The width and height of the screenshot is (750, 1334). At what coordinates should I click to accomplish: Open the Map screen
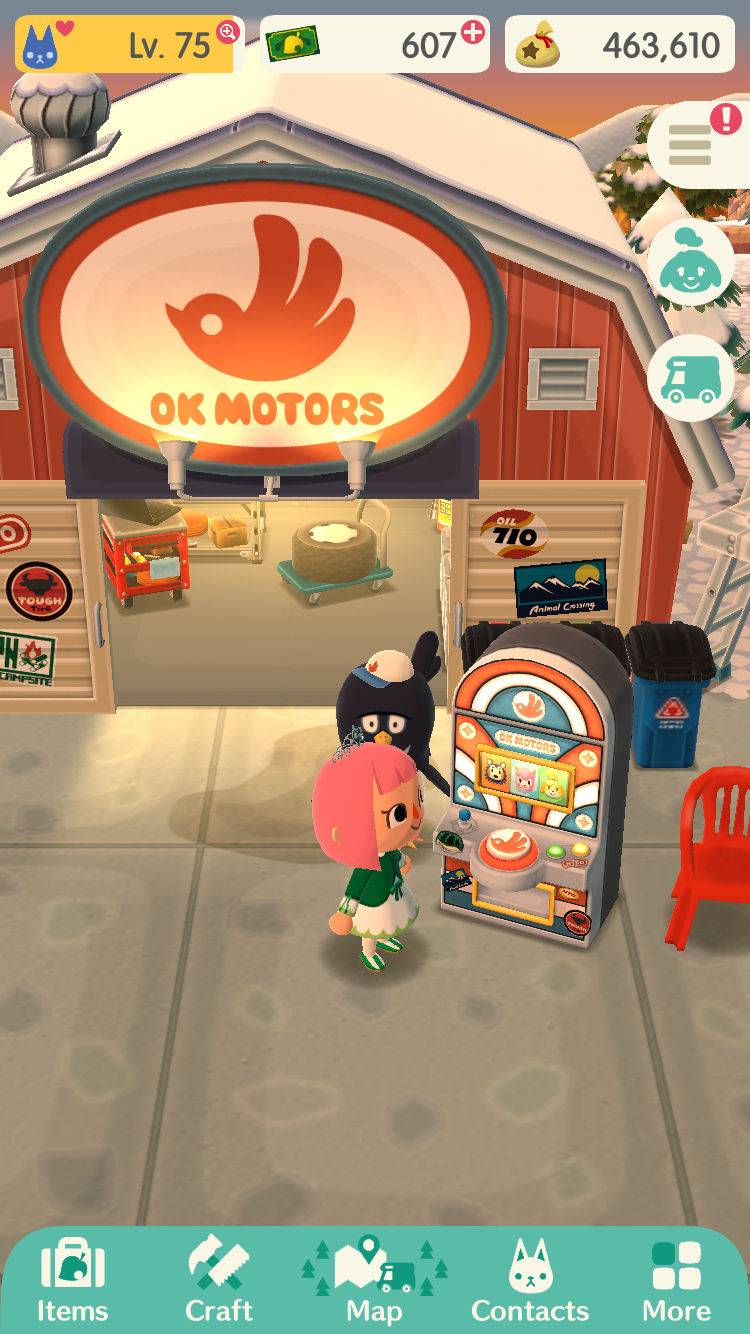[x=374, y=1280]
